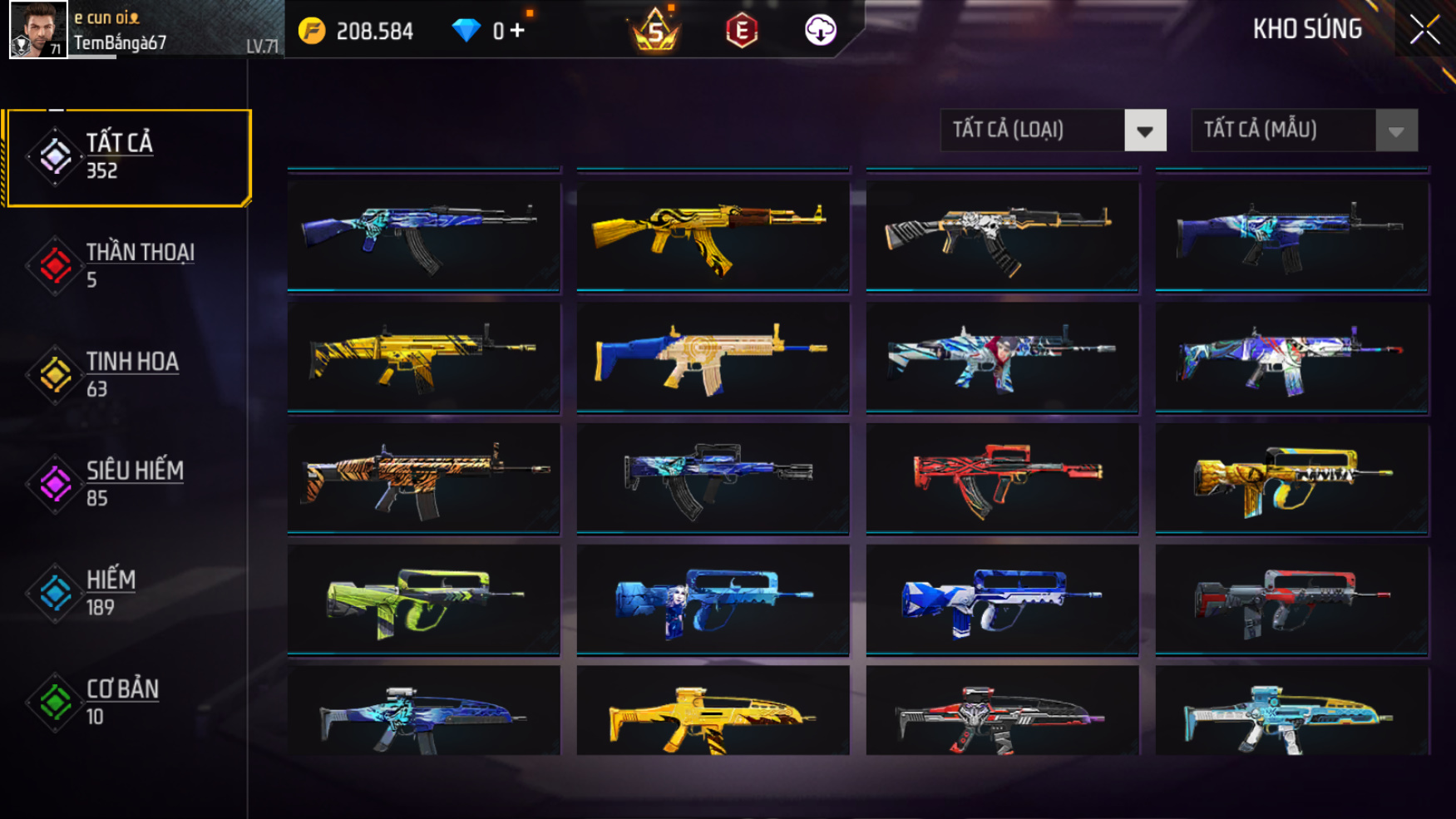Open the golden crown rank 5 icon
The height and width of the screenshot is (819, 1456).
click(x=655, y=31)
